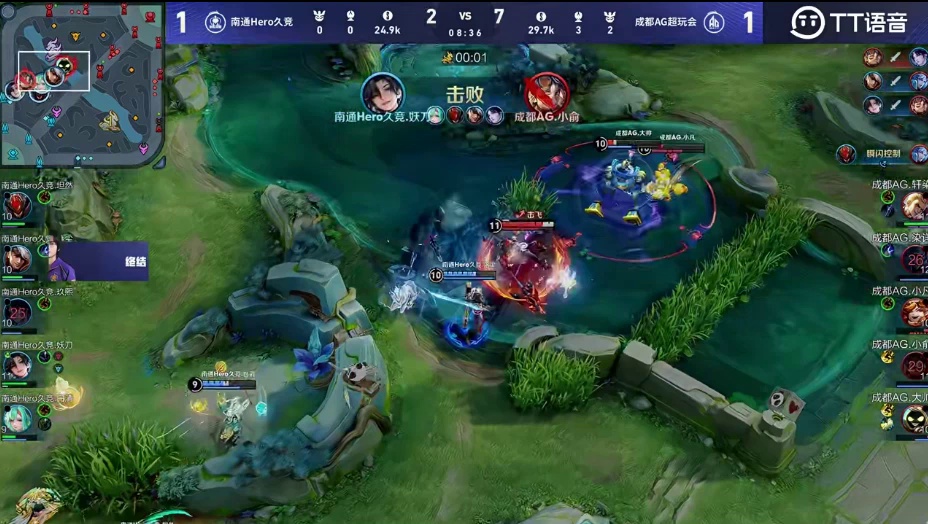The width and height of the screenshot is (928, 524).
Task: Choose the green-haired hero portrait in the team list
Action: tap(17, 417)
